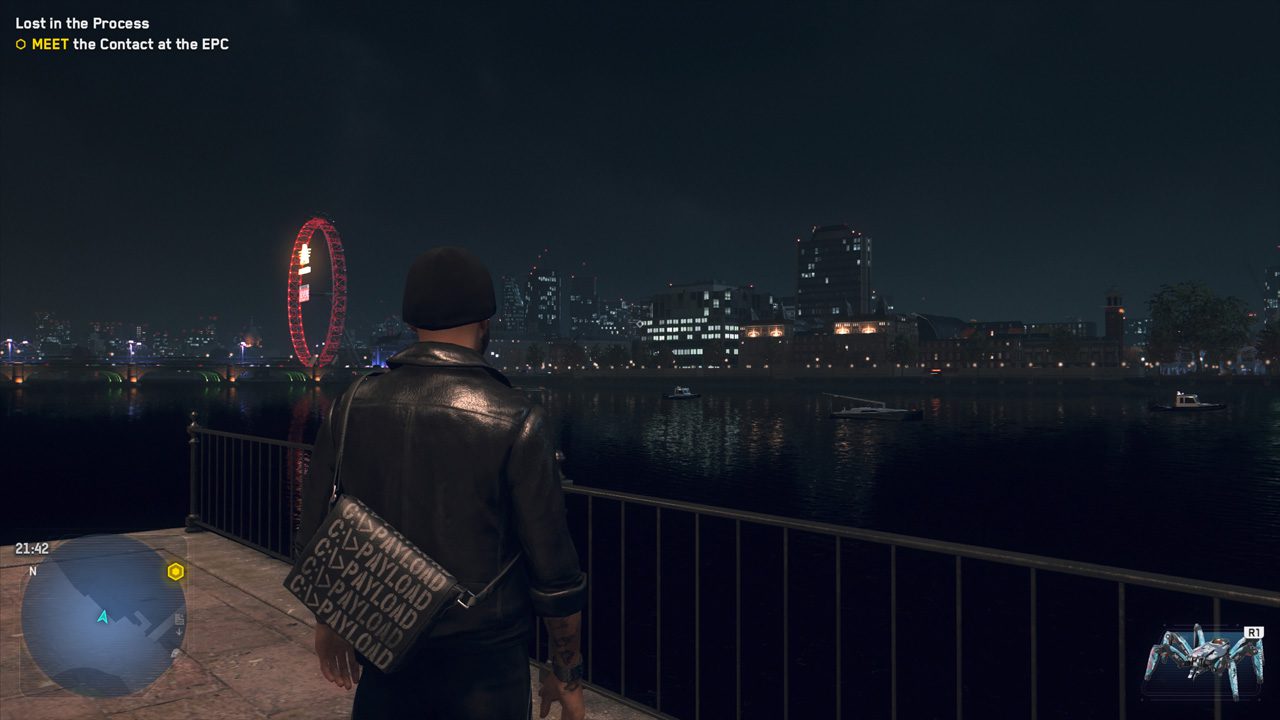Click the cyan player arrow on minimap

[x=103, y=616]
